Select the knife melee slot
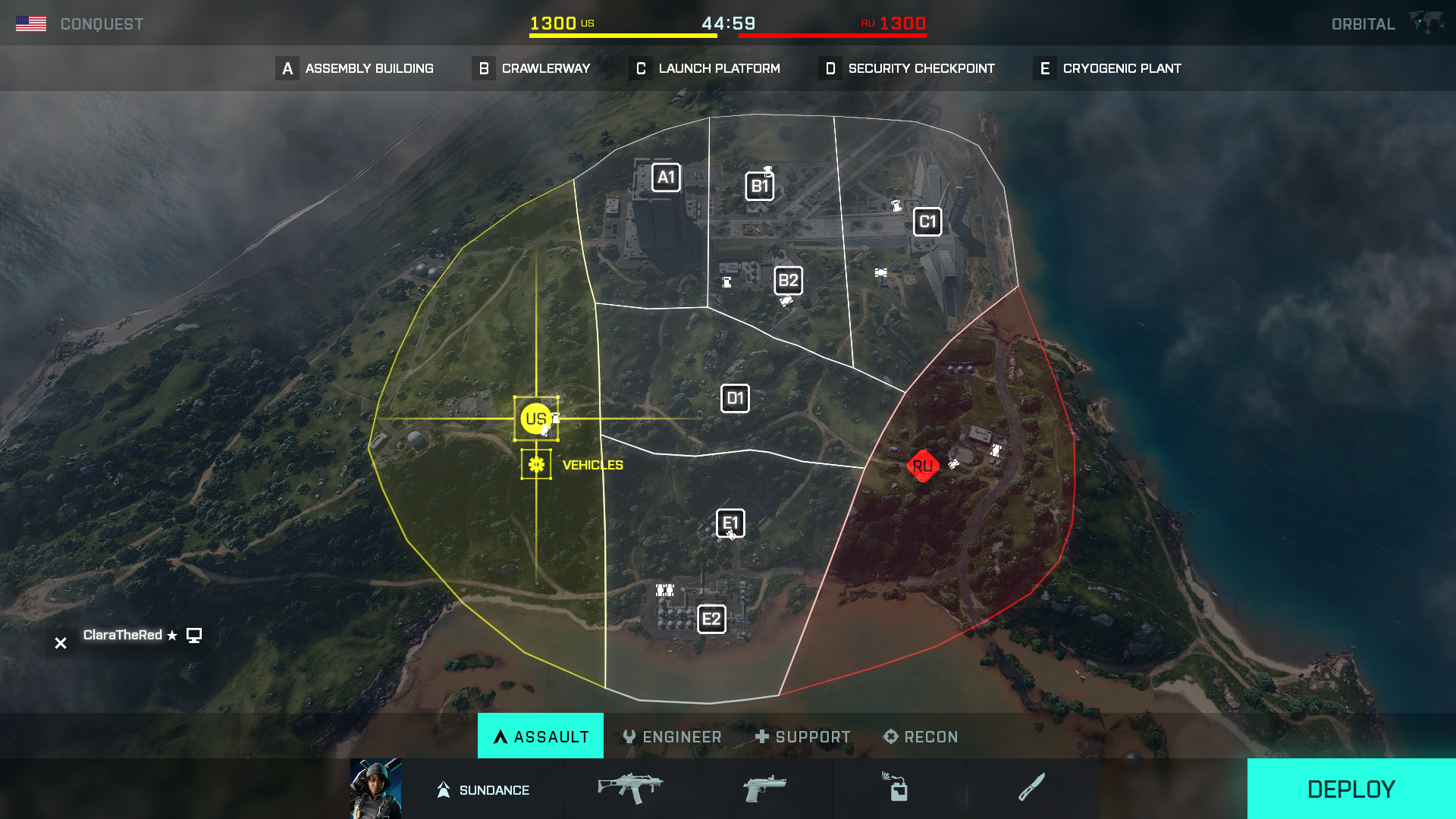Screen dimensions: 1456x819 (x=1032, y=788)
